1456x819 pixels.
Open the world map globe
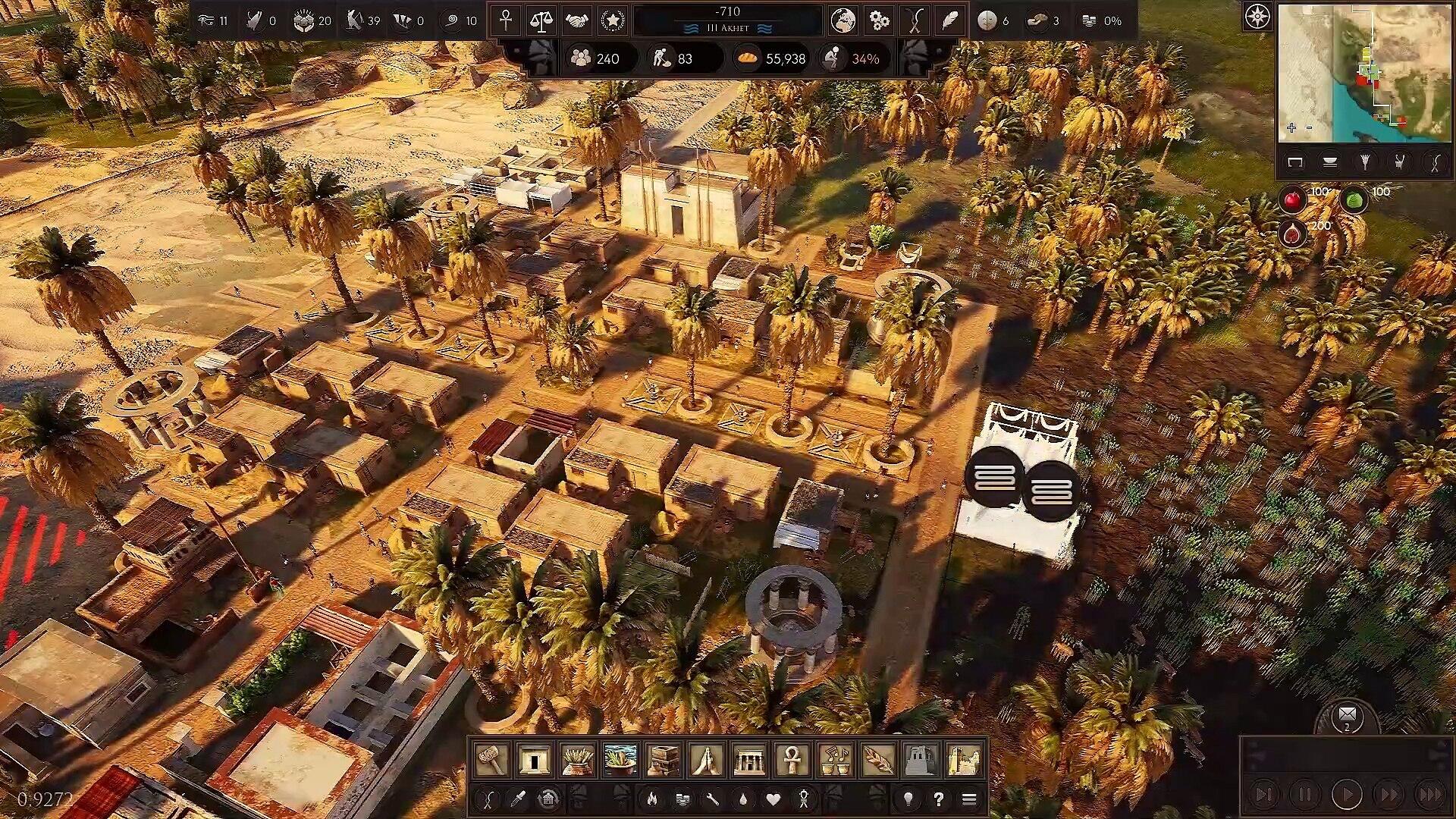click(843, 20)
